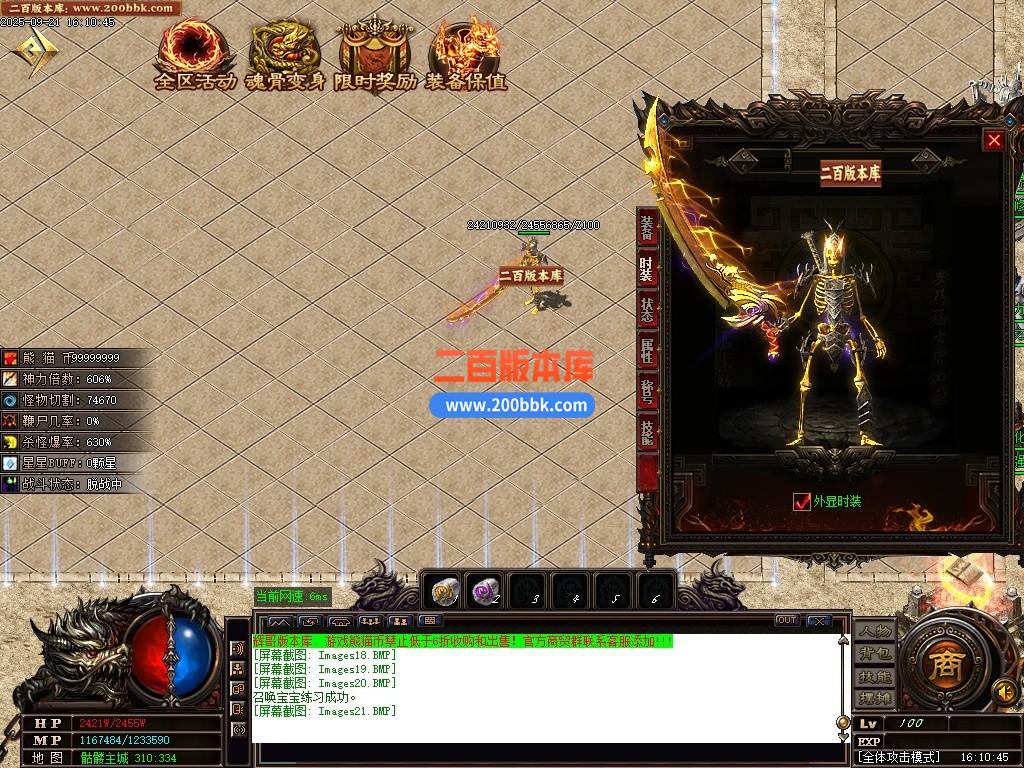Open the 背包 backpack button
This screenshot has width=1024, height=768.
[874, 654]
